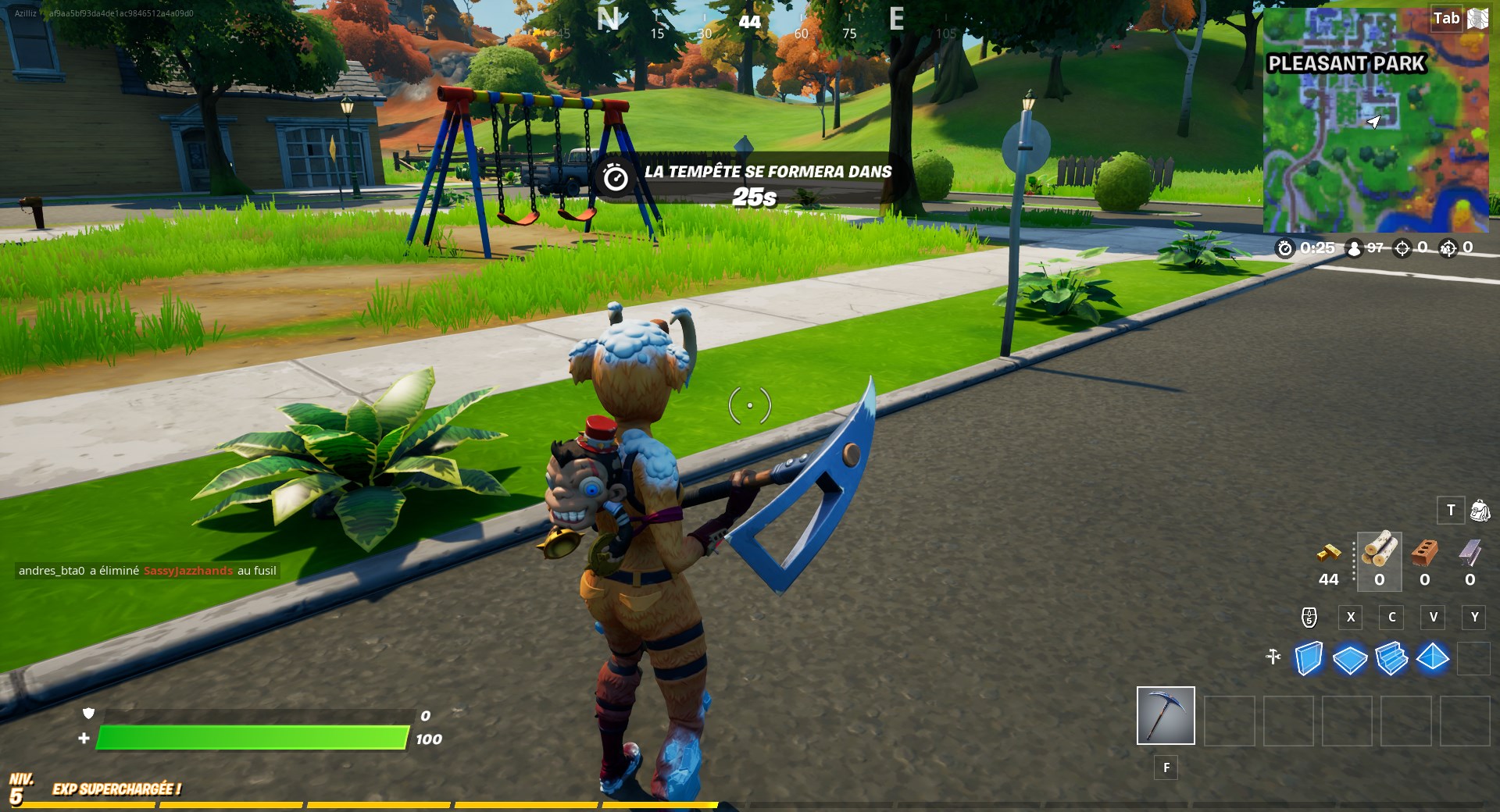Click the green health bar
Viewport: 1500px width, 812px height.
click(250, 736)
